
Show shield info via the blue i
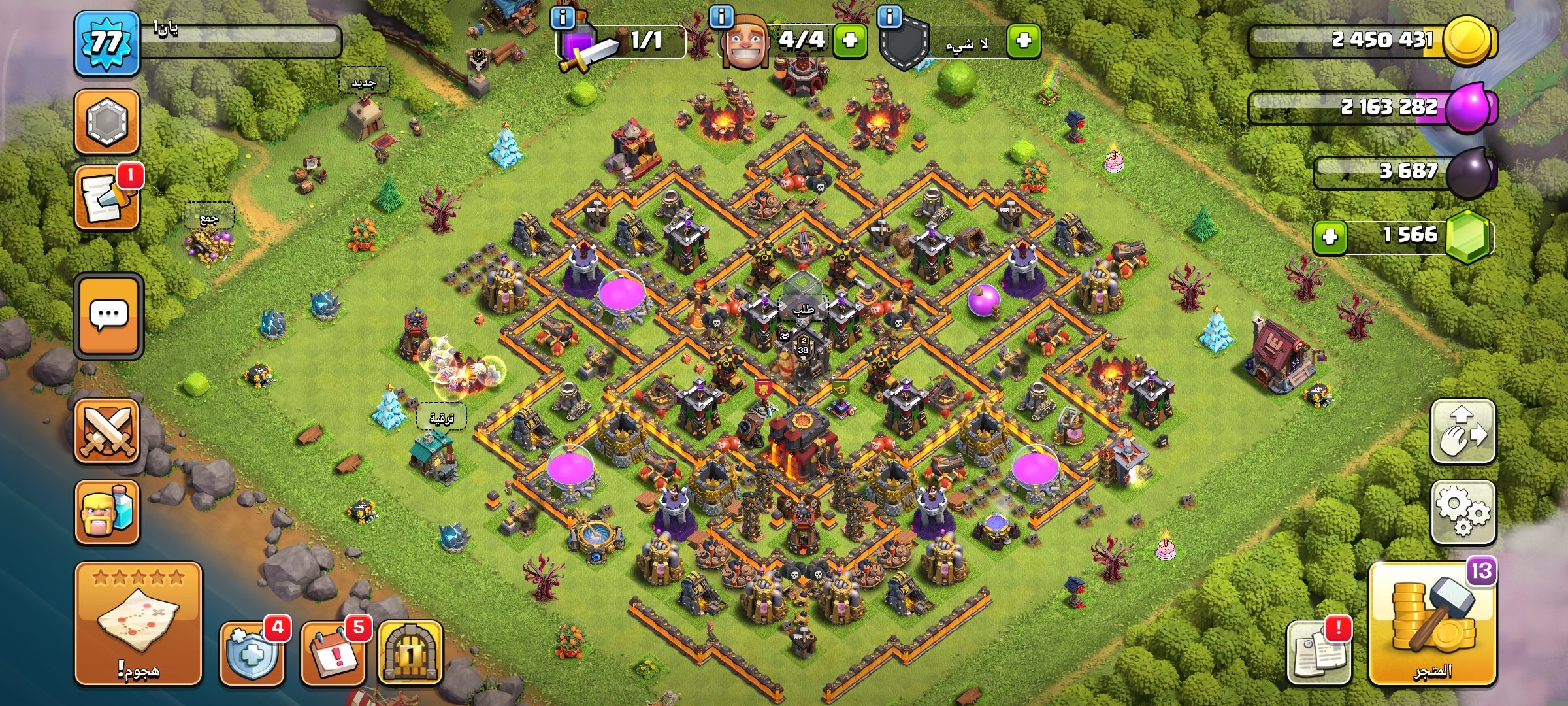(x=890, y=17)
